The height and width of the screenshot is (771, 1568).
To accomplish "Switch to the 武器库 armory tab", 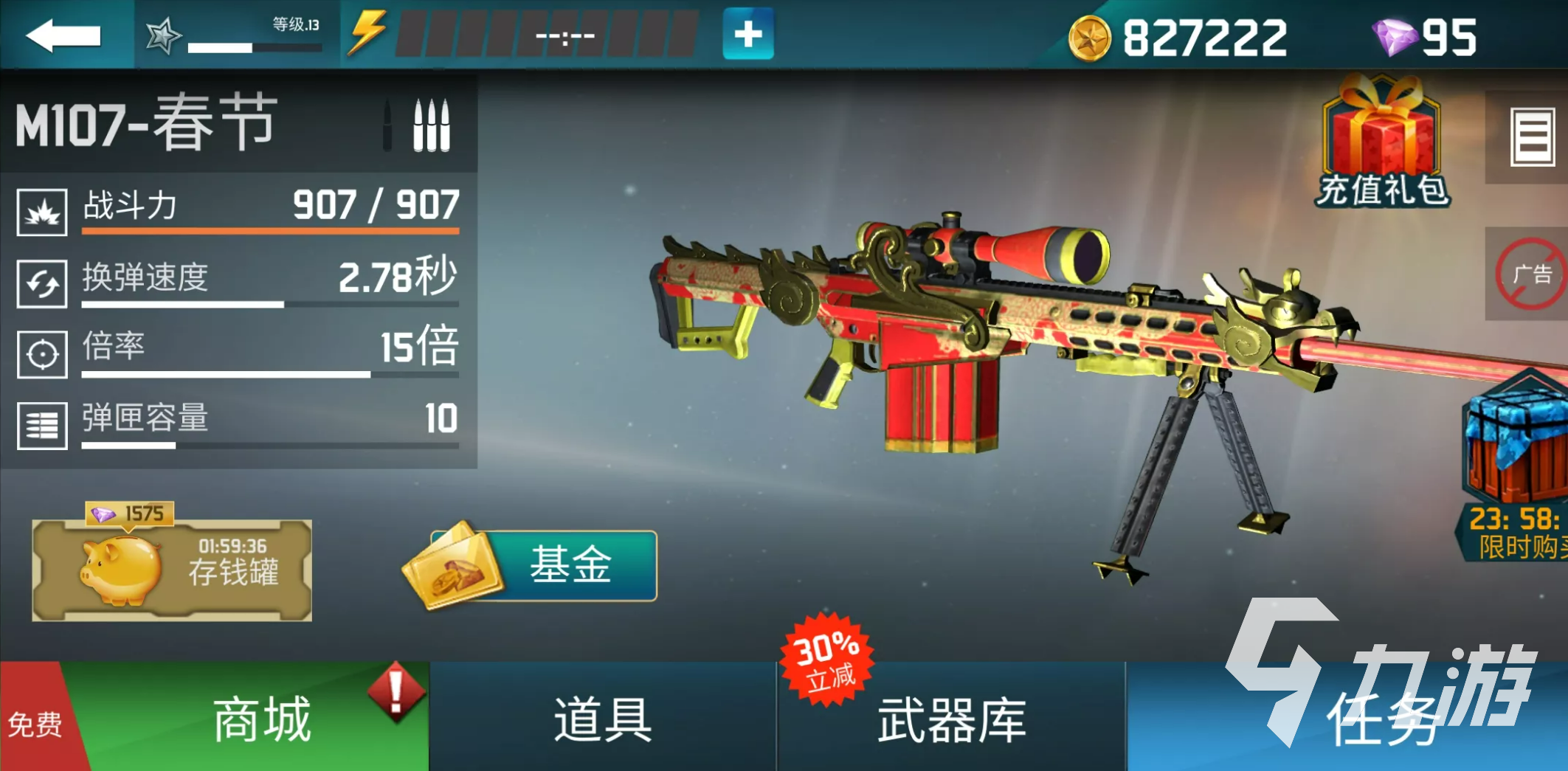I will click(952, 719).
